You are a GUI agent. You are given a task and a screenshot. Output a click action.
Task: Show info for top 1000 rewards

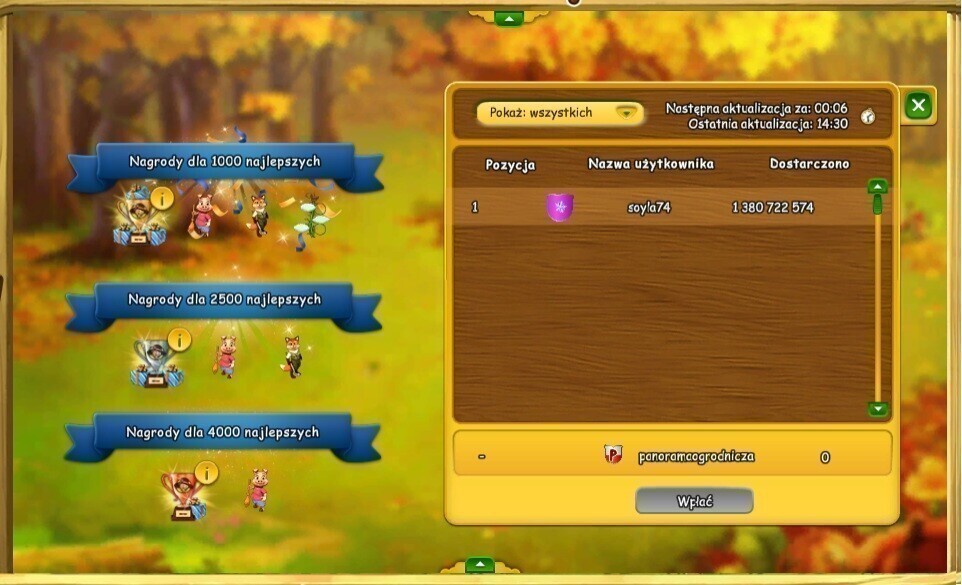pyautogui.click(x=163, y=197)
